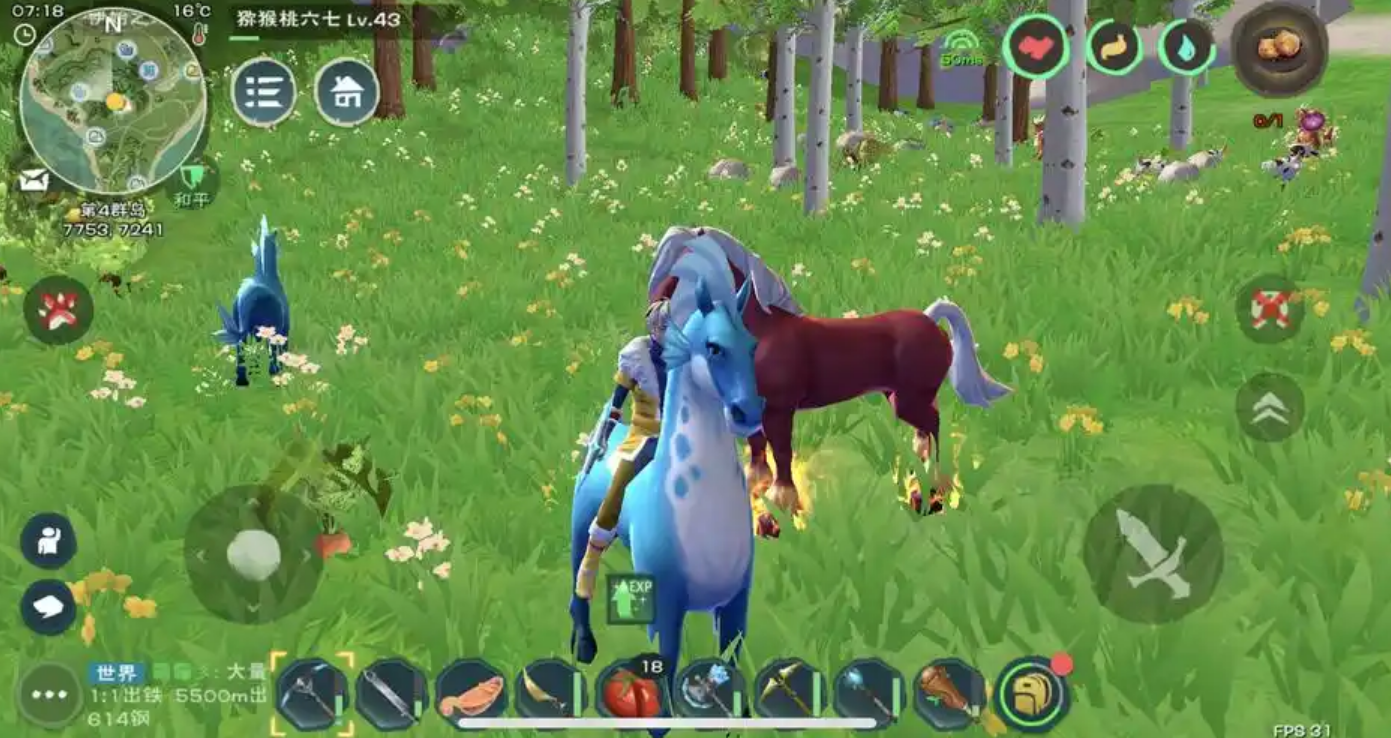Tap the crossed-out red creature button

(1270, 308)
